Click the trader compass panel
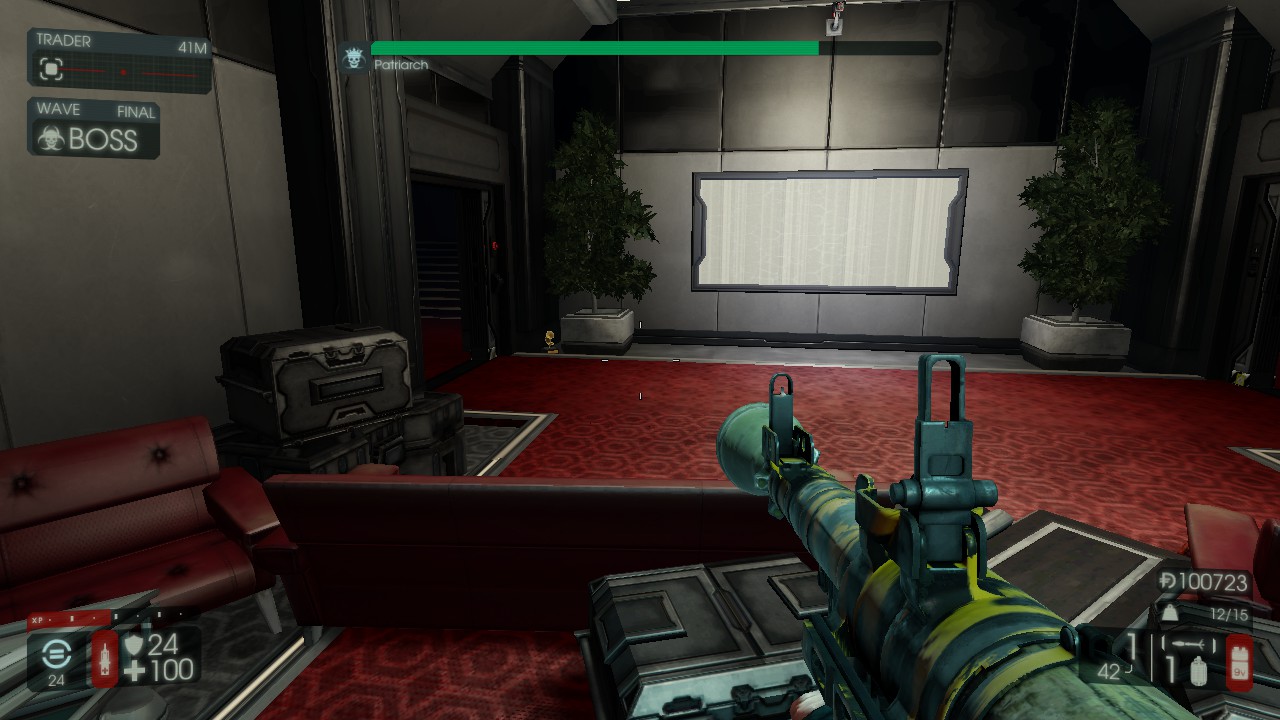 pyautogui.click(x=120, y=61)
